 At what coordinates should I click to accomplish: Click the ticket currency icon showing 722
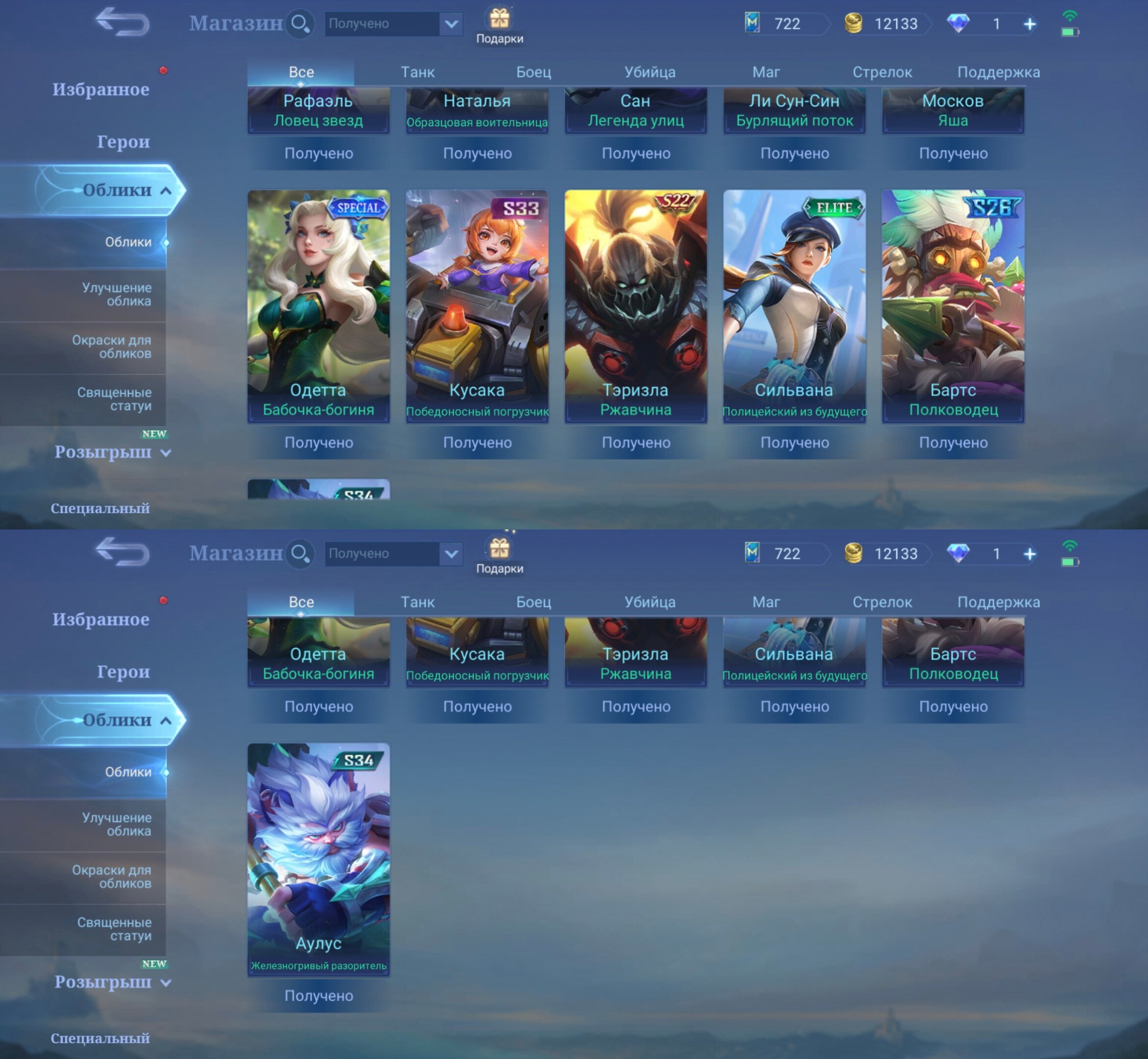point(752,24)
